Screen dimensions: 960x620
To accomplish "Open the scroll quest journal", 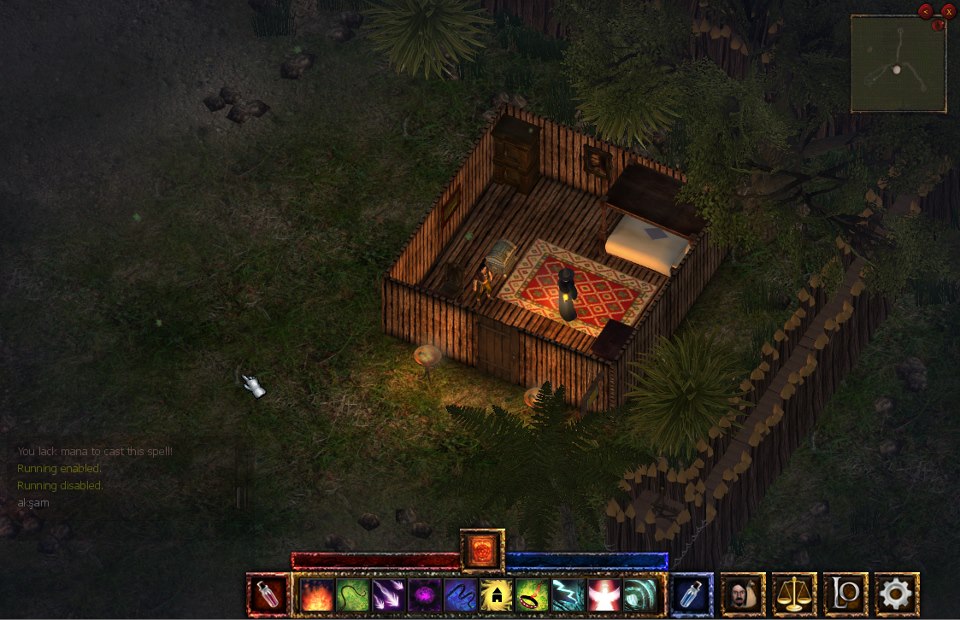I will (845, 594).
